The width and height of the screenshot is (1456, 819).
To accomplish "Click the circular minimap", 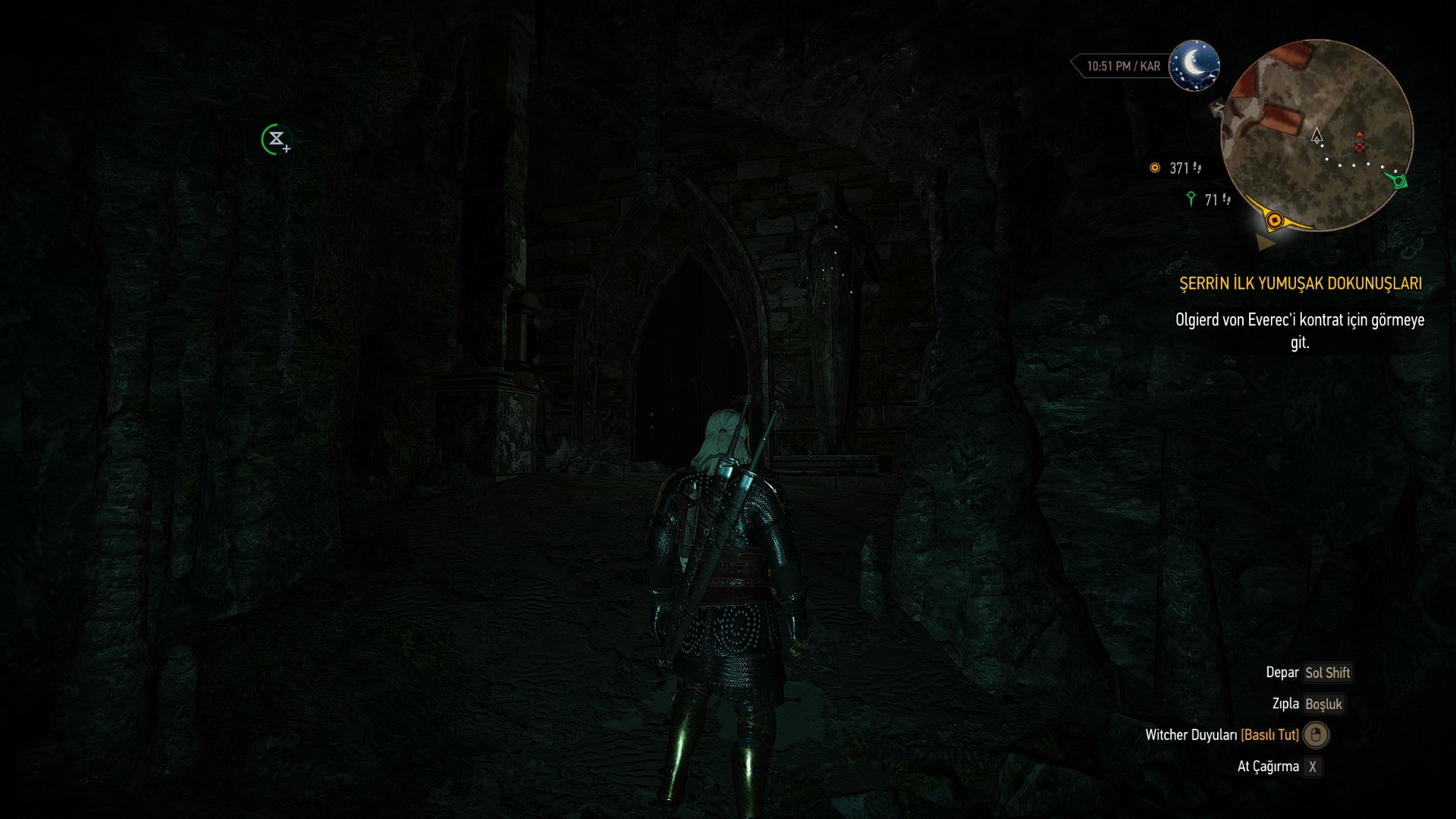I will coord(1317,135).
